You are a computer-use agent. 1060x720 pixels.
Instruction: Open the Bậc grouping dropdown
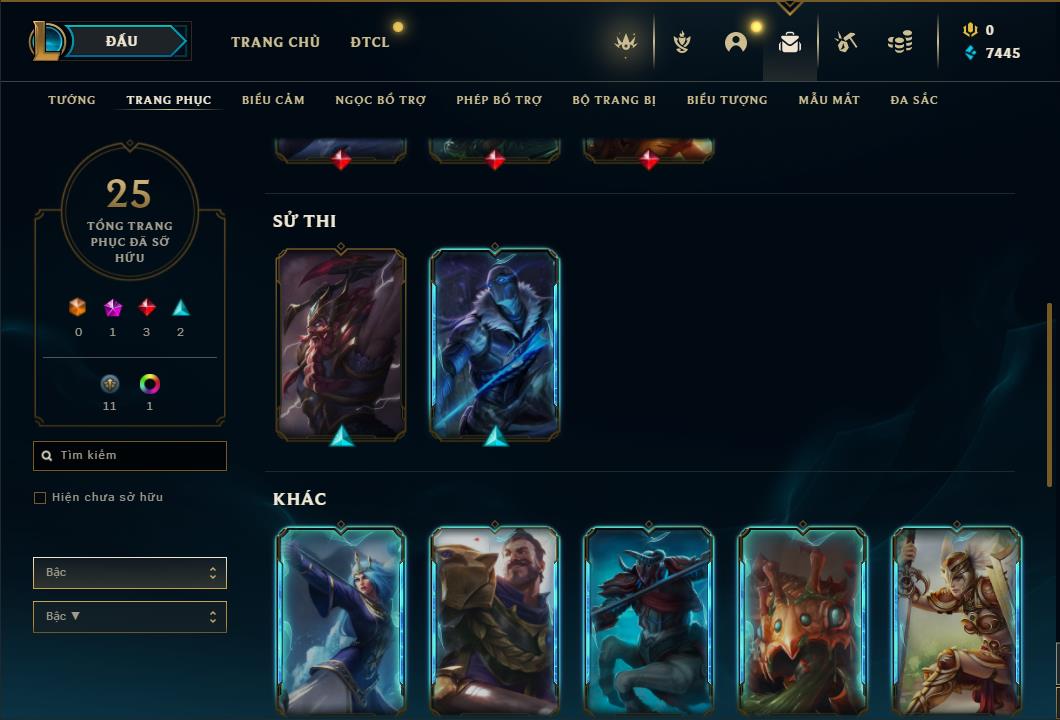[x=130, y=573]
